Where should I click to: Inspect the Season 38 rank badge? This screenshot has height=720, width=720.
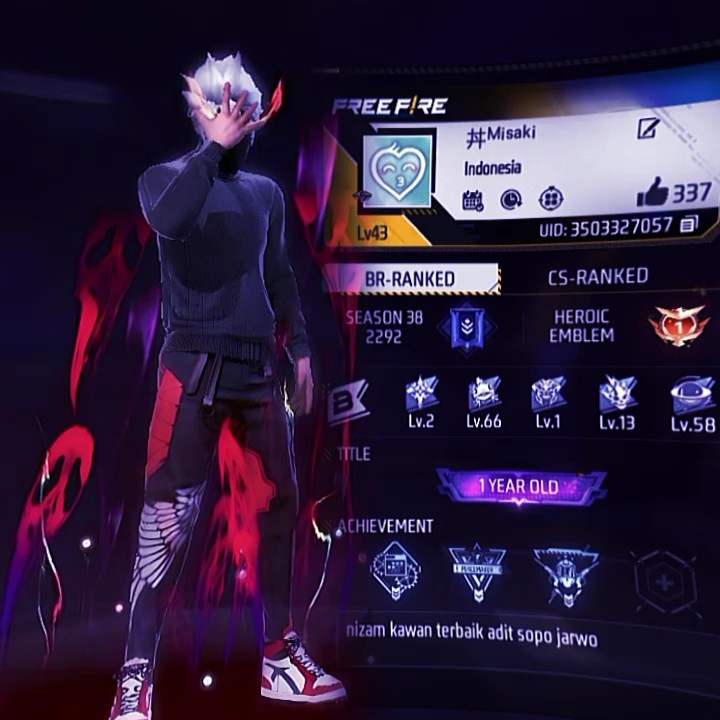[x=466, y=328]
